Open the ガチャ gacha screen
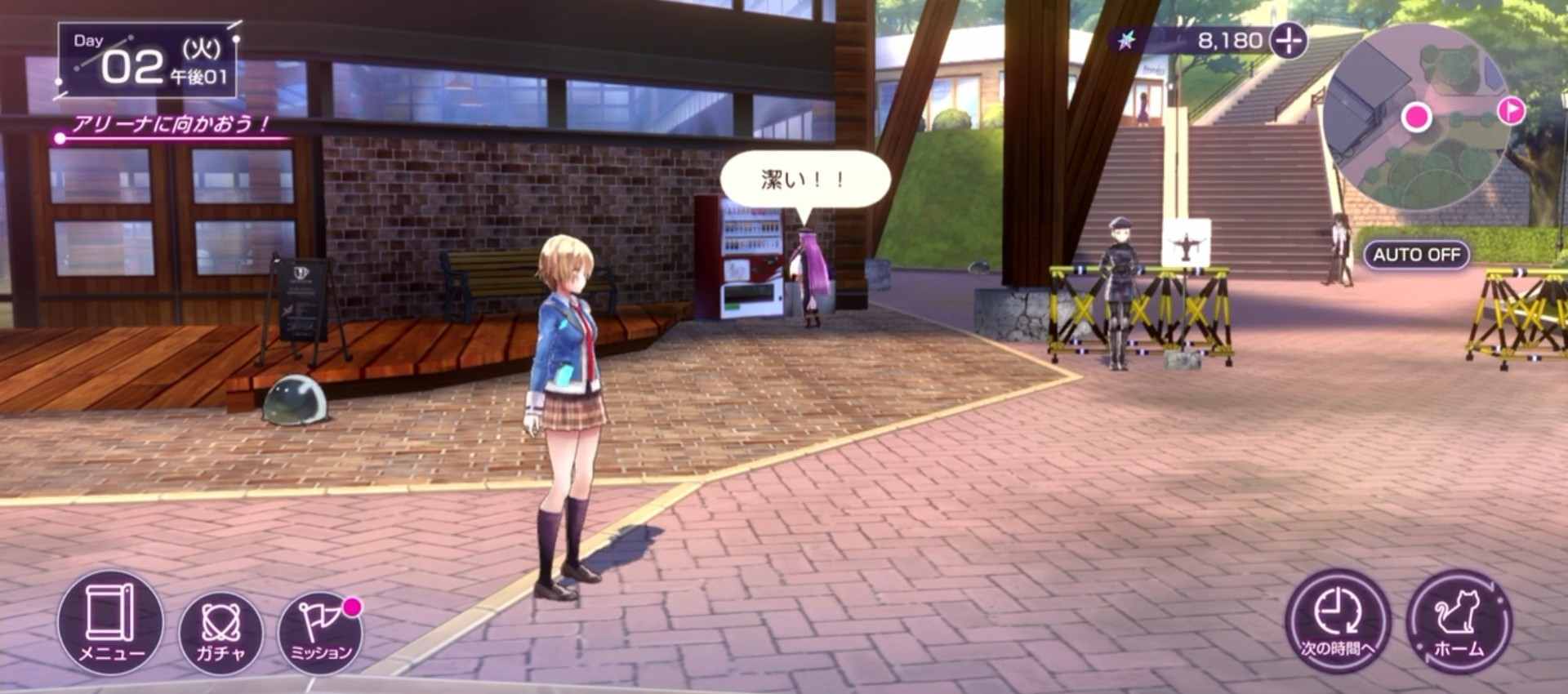The image size is (1568, 694). point(220,632)
